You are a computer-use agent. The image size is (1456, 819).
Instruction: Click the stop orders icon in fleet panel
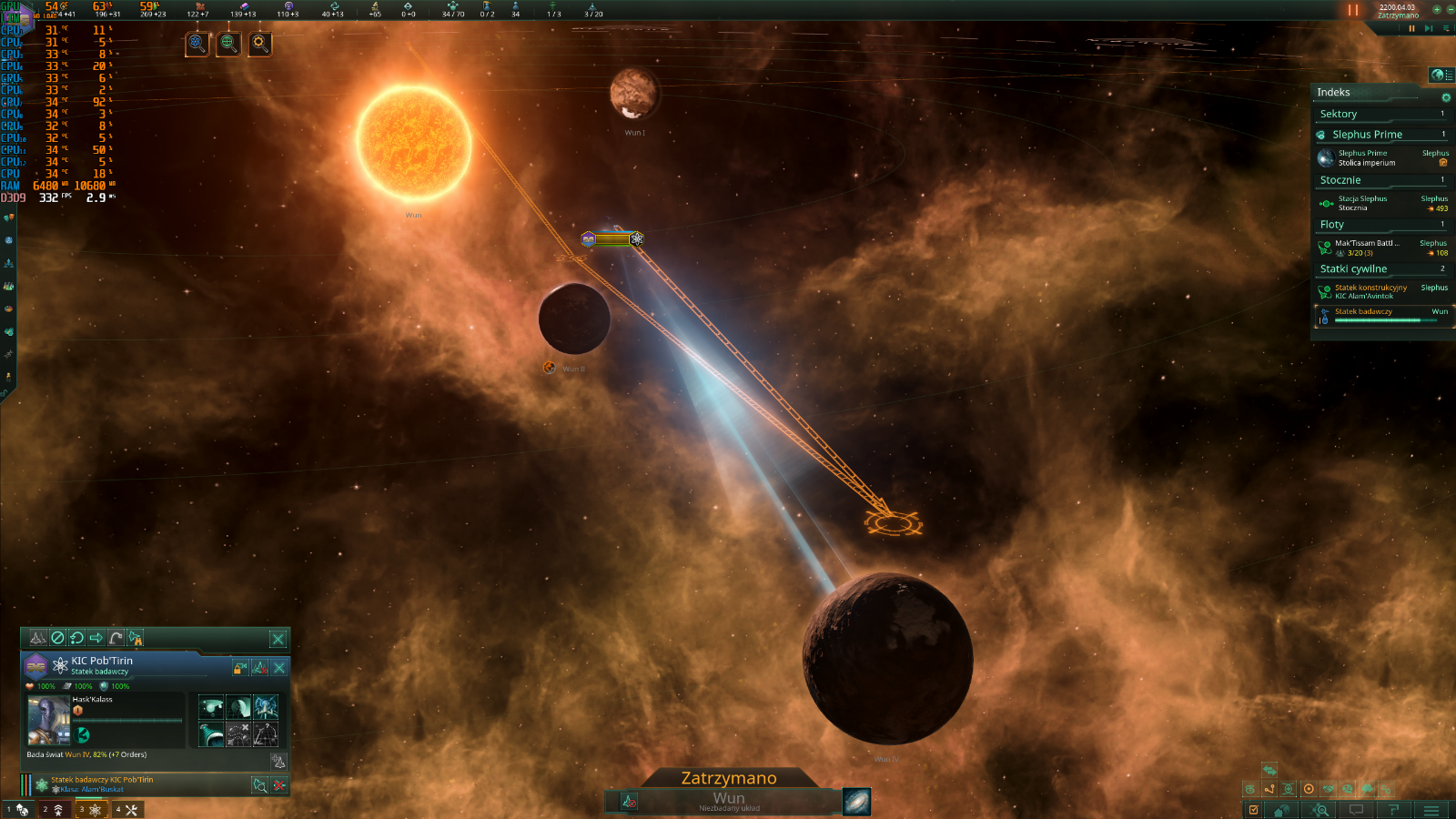[57, 638]
